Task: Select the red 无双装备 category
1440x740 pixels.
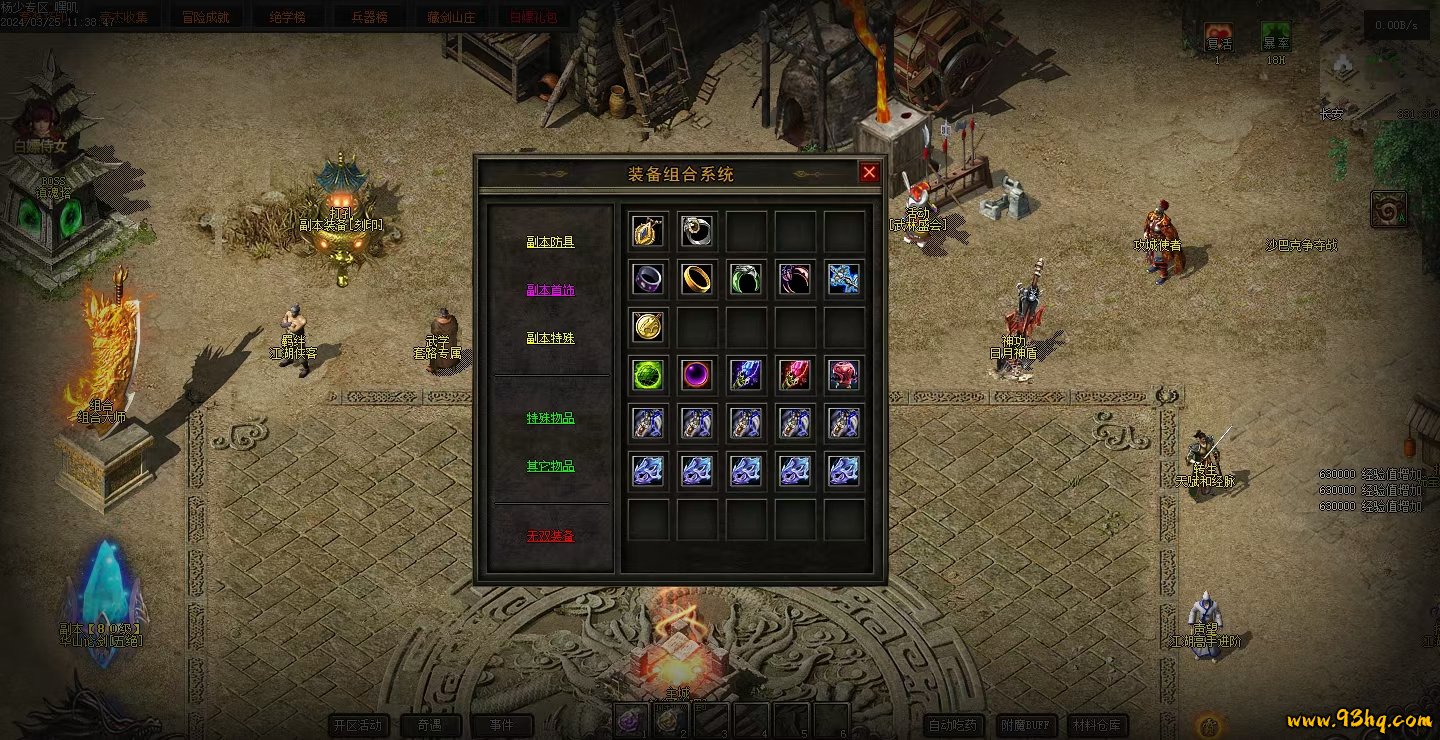Action: coord(551,536)
